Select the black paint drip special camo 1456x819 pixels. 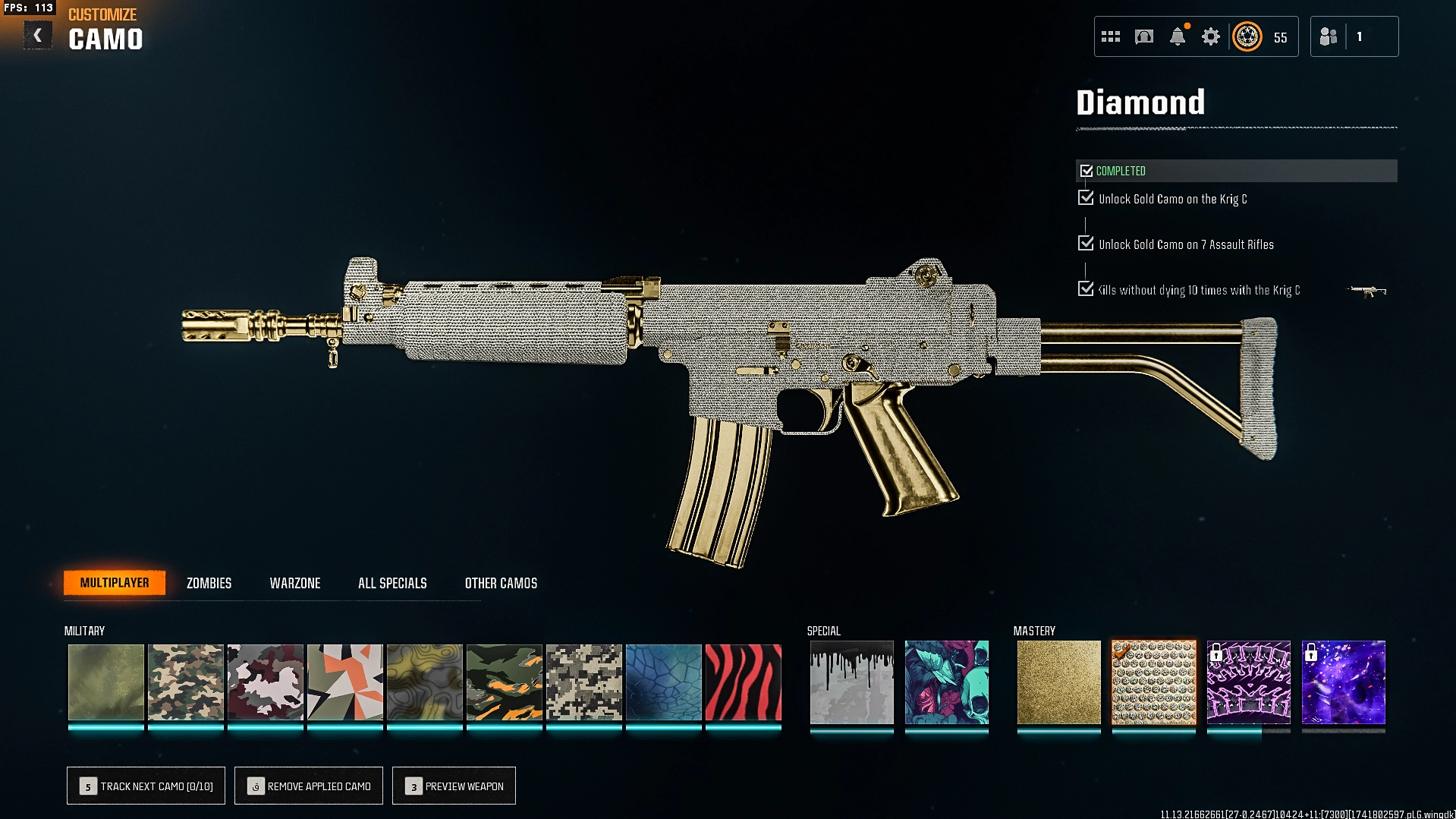(x=851, y=682)
